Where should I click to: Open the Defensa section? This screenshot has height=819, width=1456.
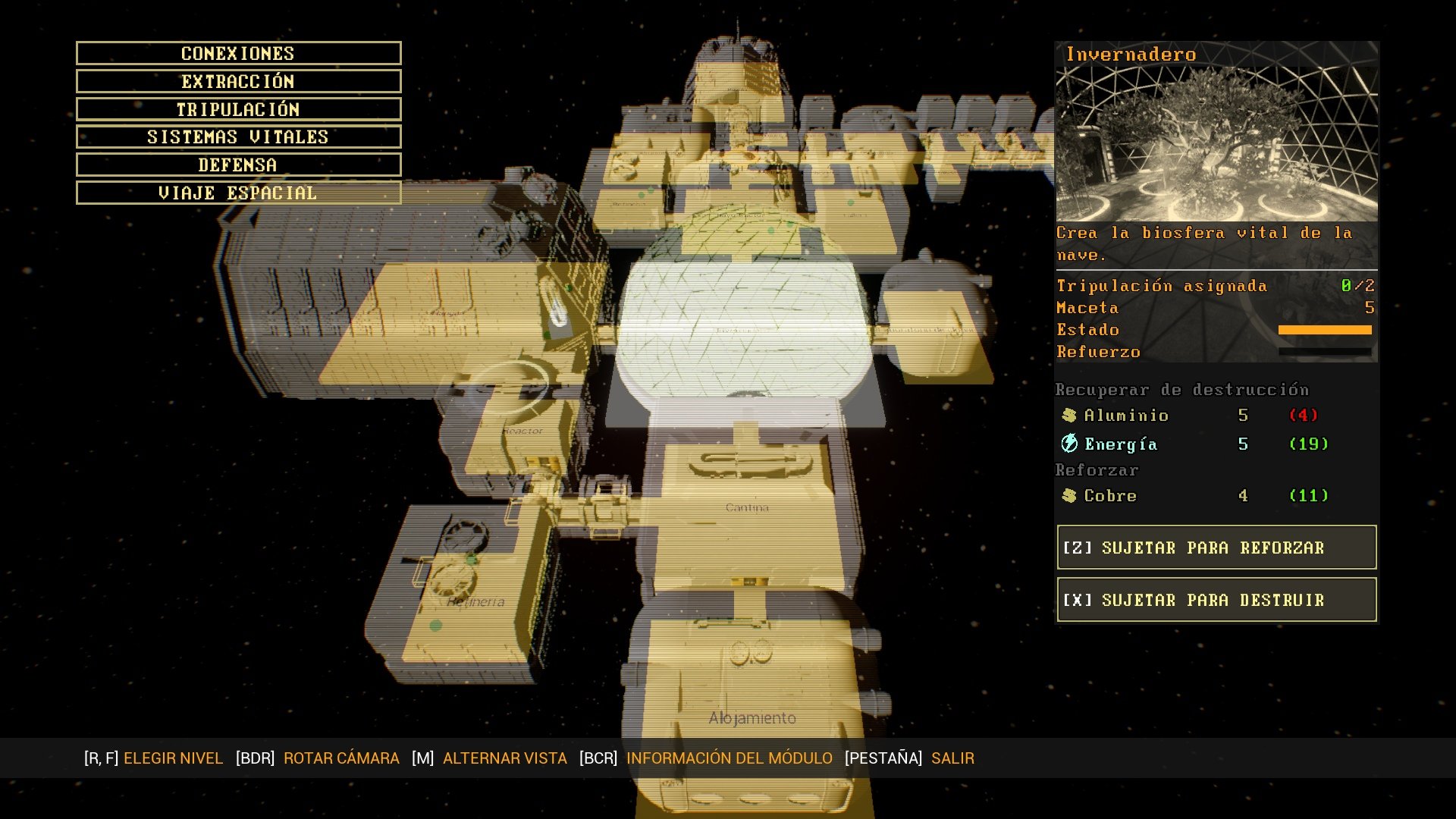237,165
